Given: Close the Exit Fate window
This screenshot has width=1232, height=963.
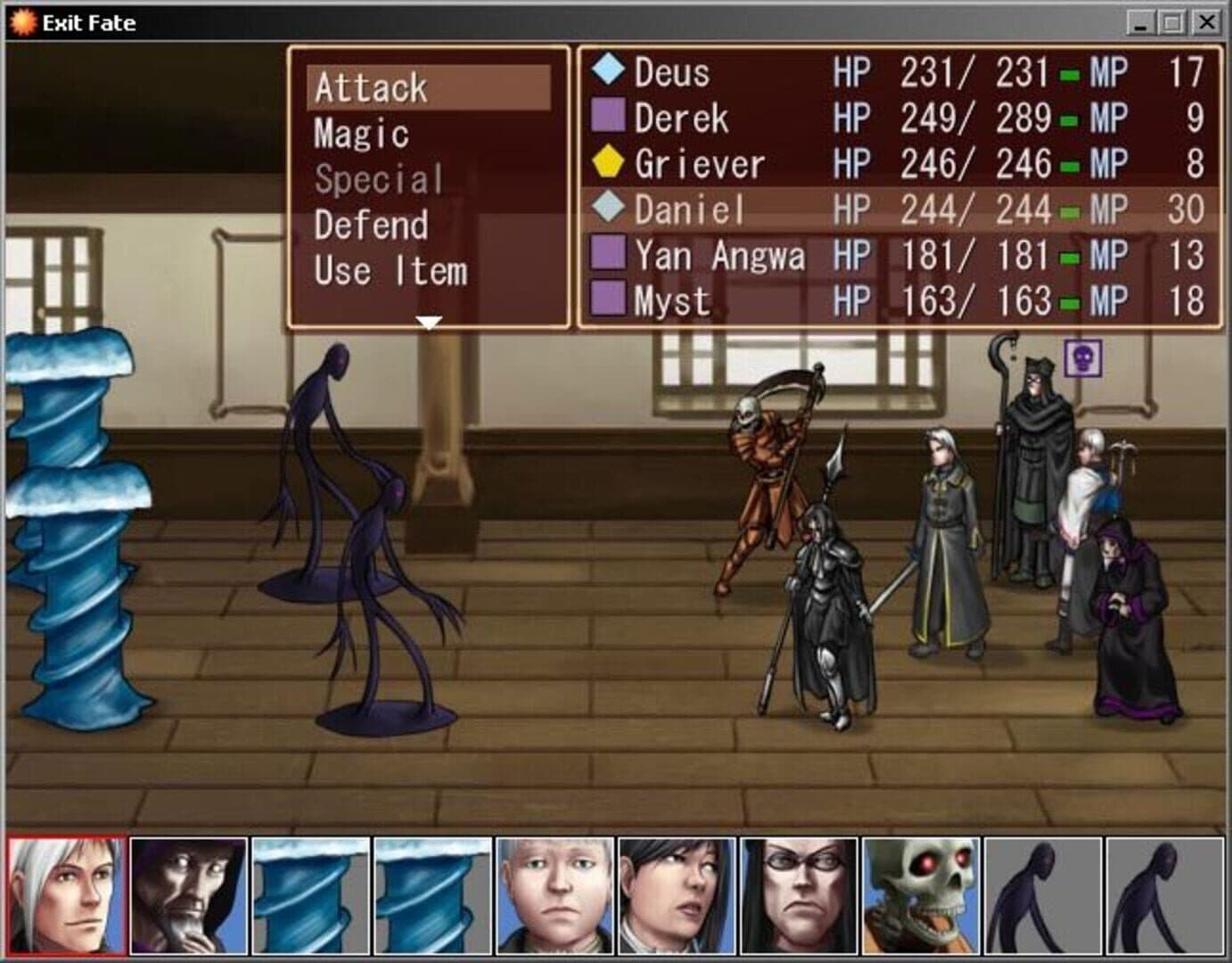Looking at the screenshot, I should [x=1206, y=22].
